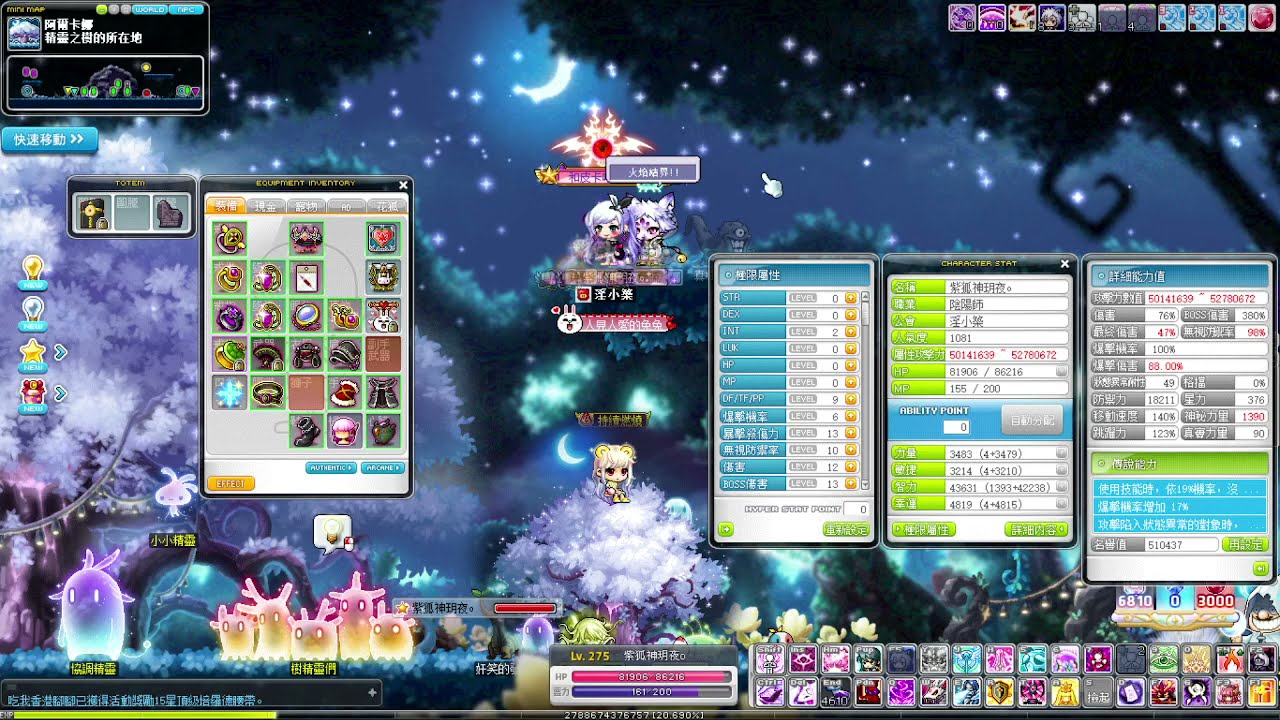Open the AUTHENTIC symbols panel
Screen dimensions: 1280x720
pos(331,468)
